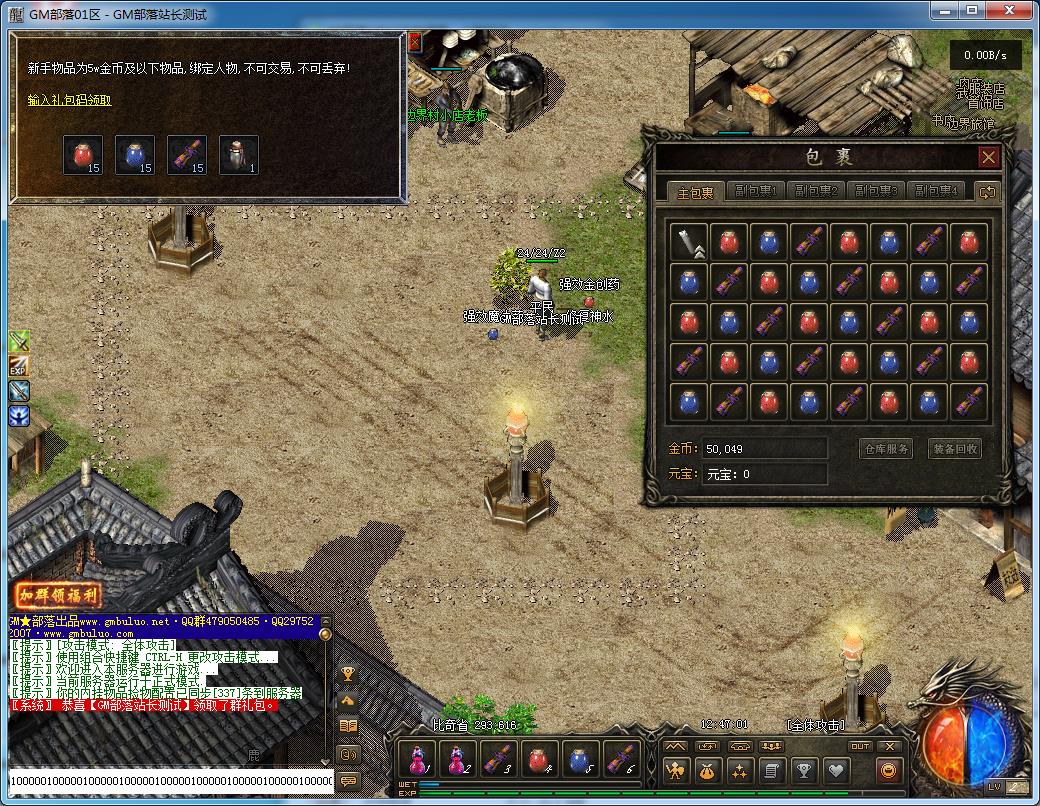Select the grey jar reward with count 1

tap(239, 155)
